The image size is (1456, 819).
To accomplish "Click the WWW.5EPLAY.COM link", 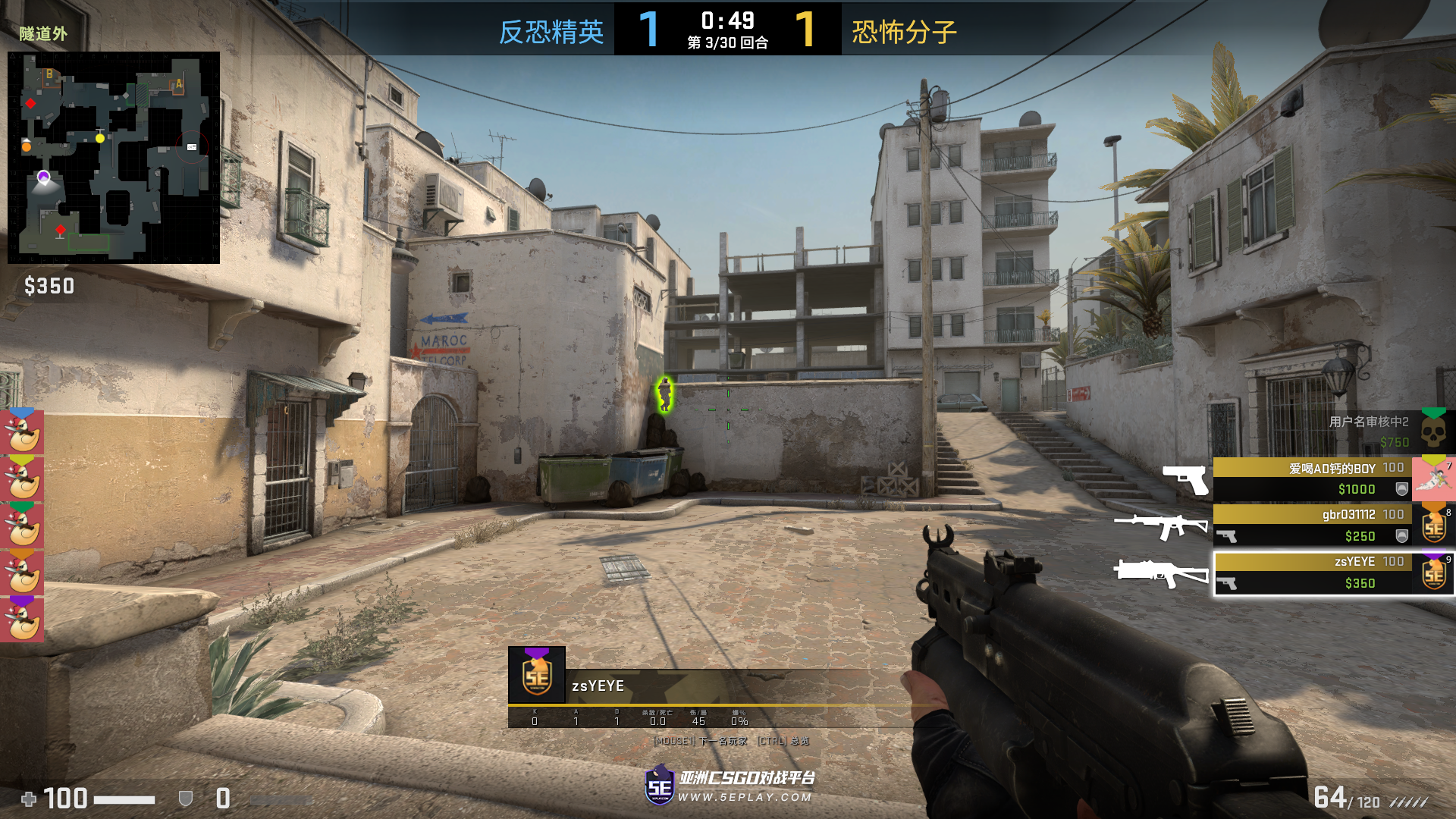I will tap(743, 797).
